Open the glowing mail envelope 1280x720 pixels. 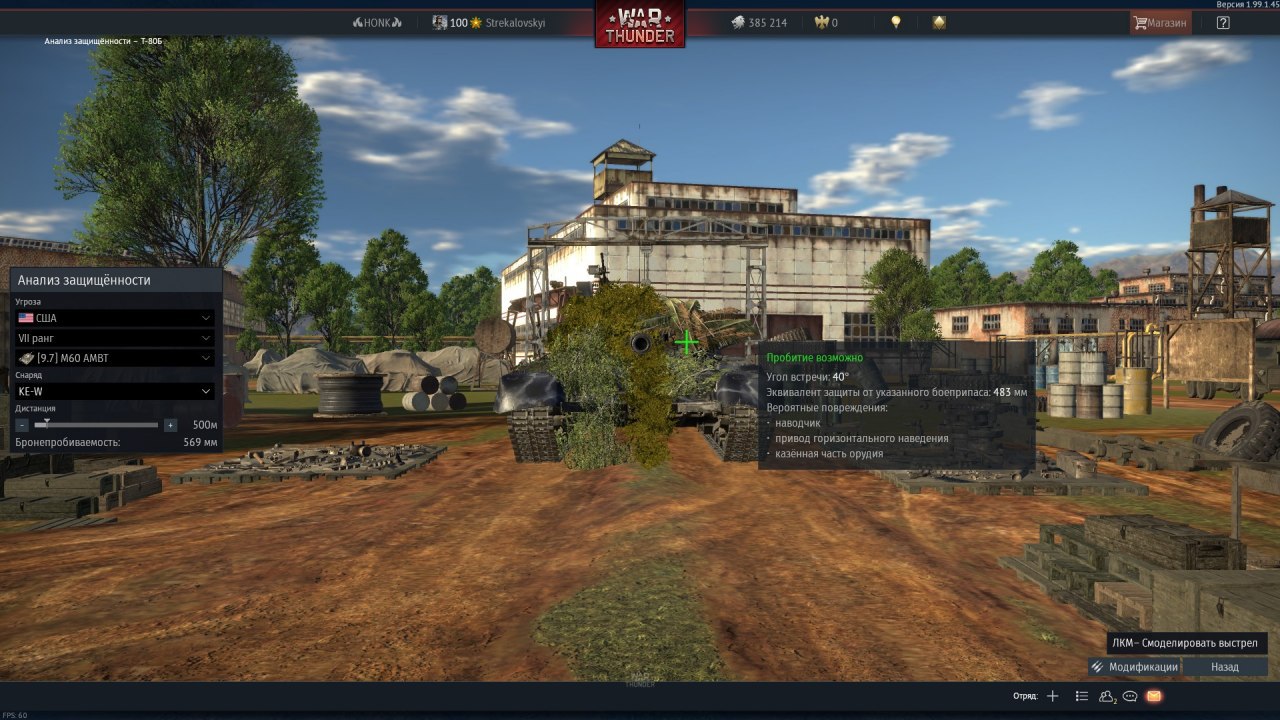1154,696
